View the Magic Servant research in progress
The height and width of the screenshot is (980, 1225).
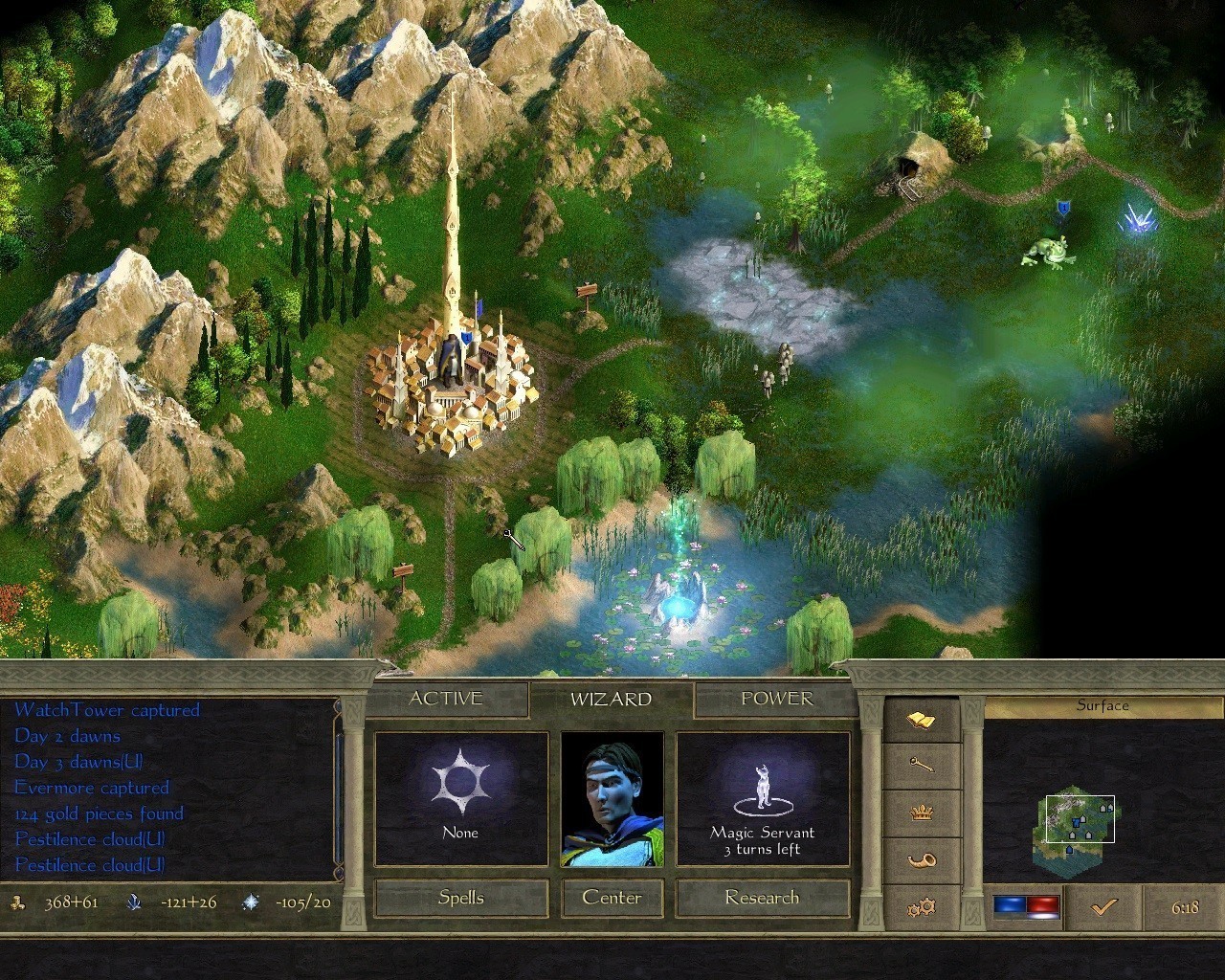pyautogui.click(x=762, y=799)
